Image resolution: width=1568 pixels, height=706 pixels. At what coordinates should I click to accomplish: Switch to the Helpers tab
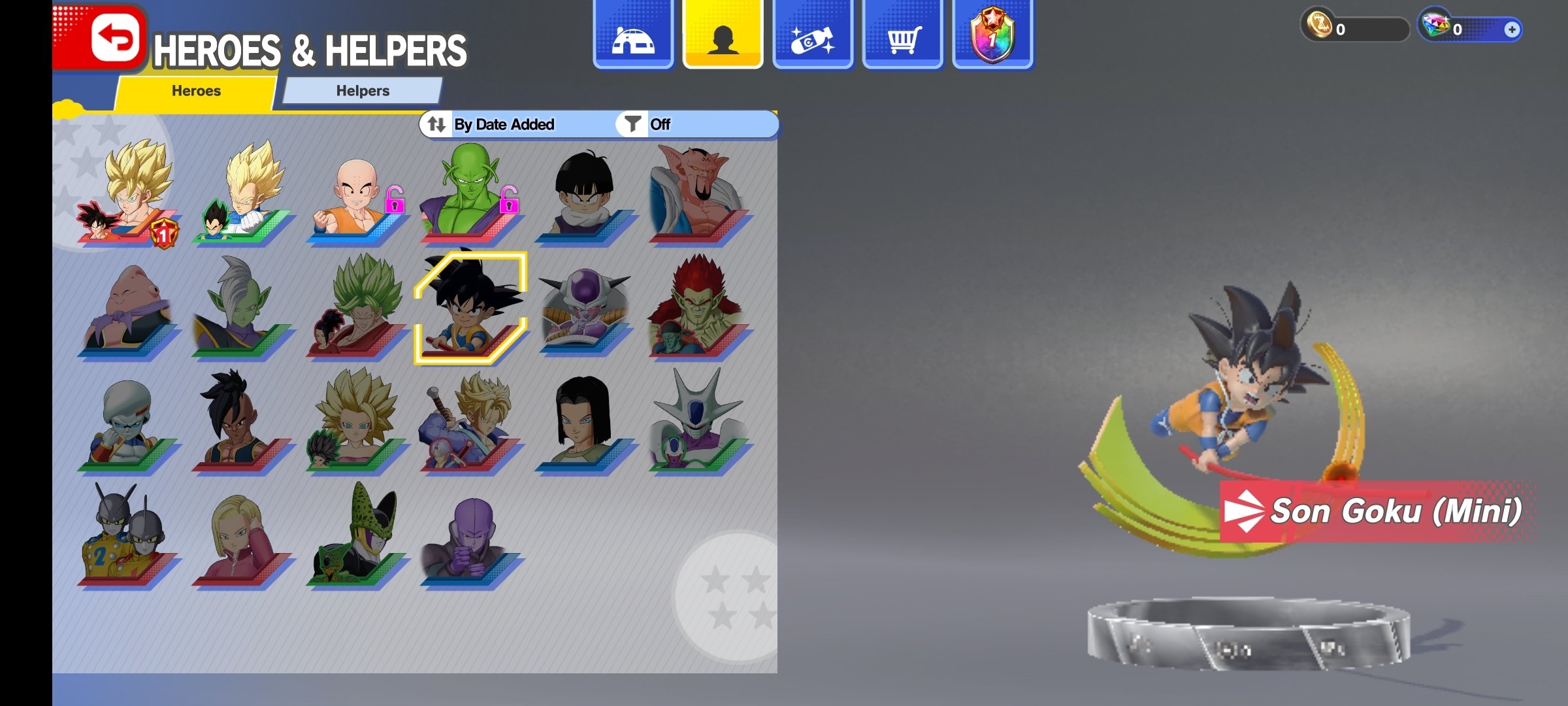pyautogui.click(x=363, y=91)
